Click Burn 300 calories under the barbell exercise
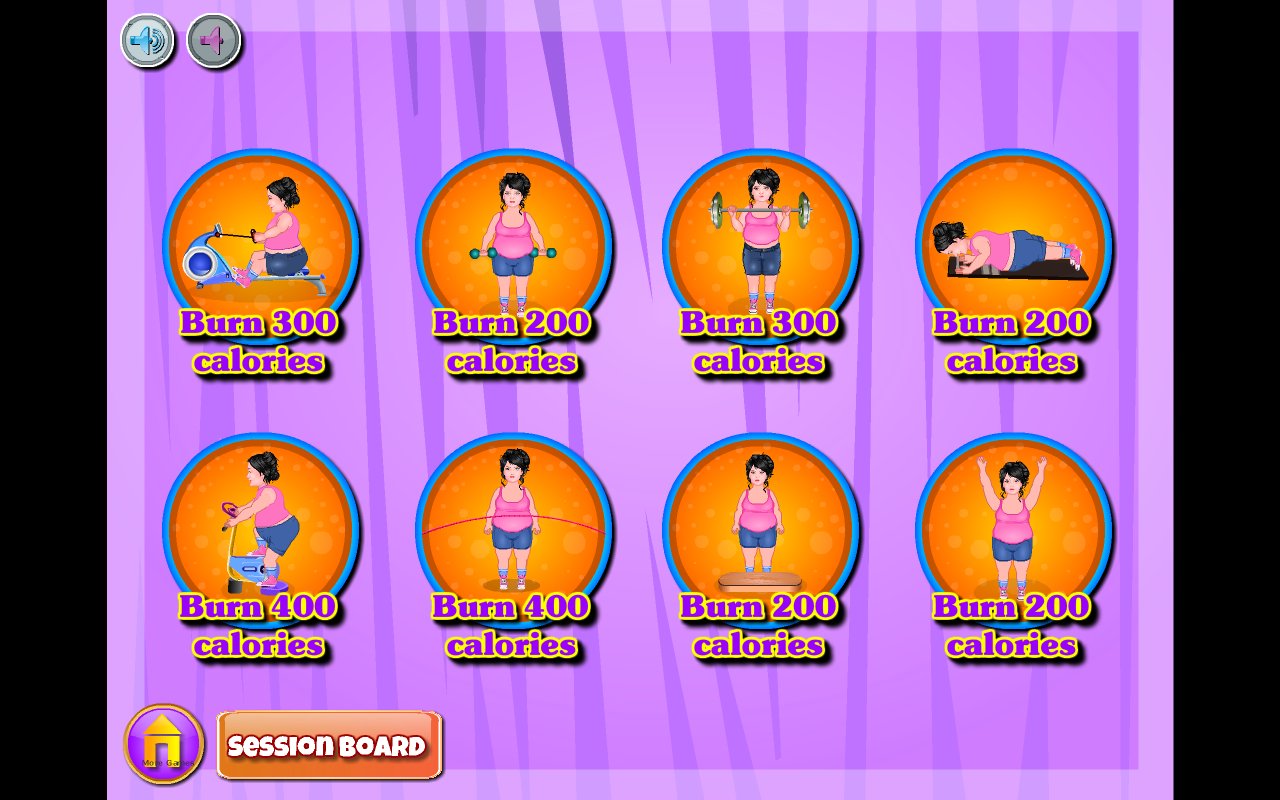This screenshot has width=1280, height=800. pyautogui.click(x=760, y=342)
